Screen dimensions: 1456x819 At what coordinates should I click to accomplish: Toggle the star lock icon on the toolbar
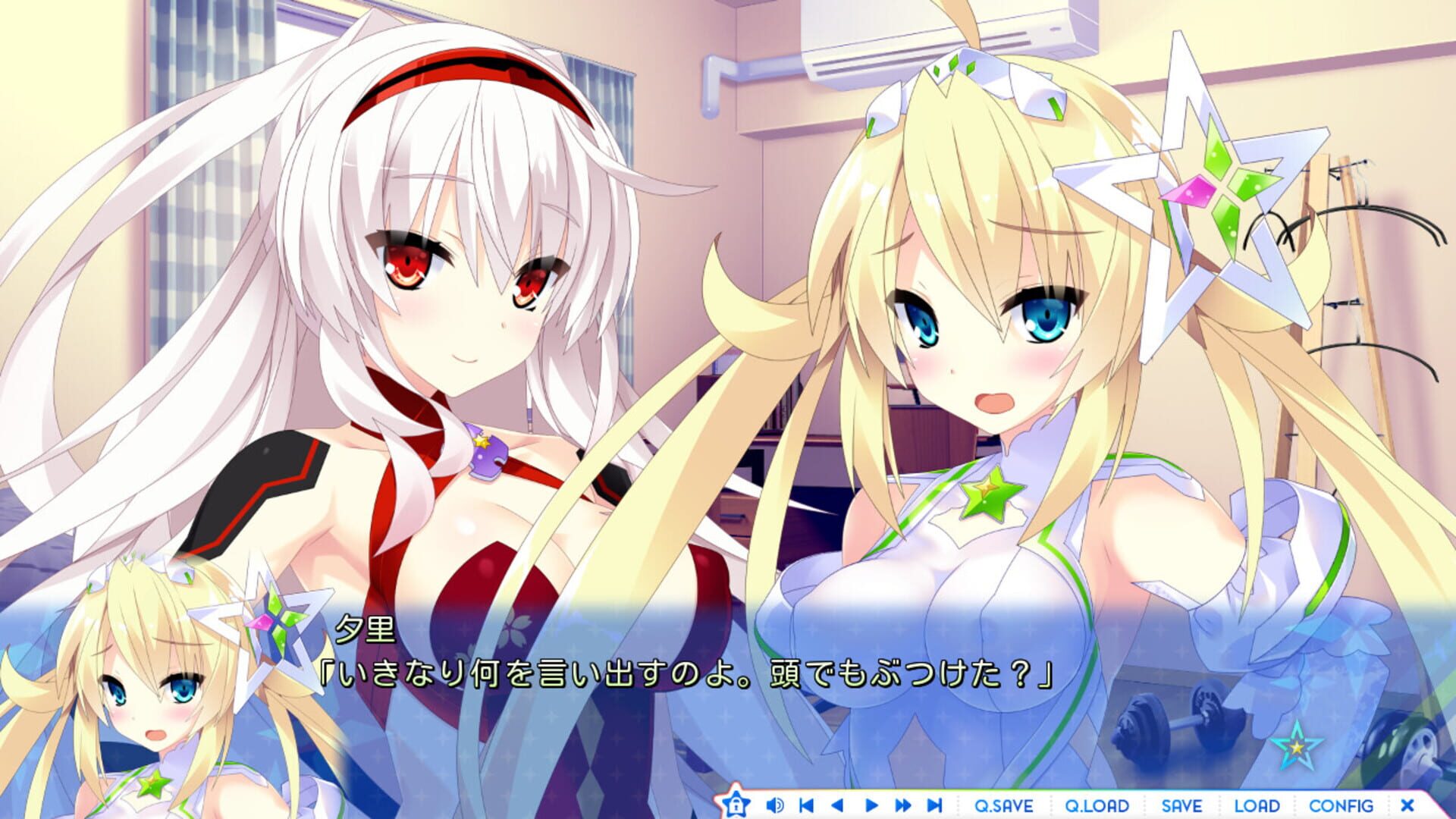738,805
